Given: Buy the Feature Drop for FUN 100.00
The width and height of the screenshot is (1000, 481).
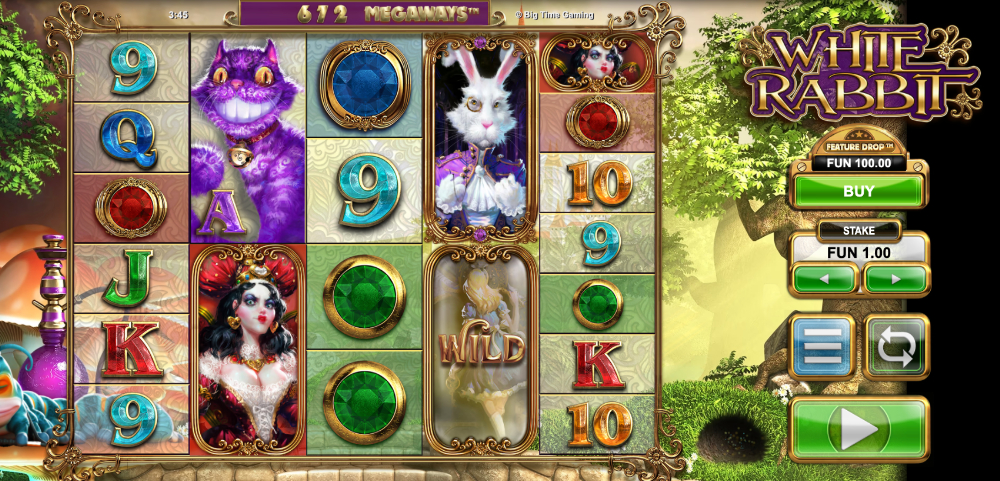Looking at the screenshot, I should 858,191.
